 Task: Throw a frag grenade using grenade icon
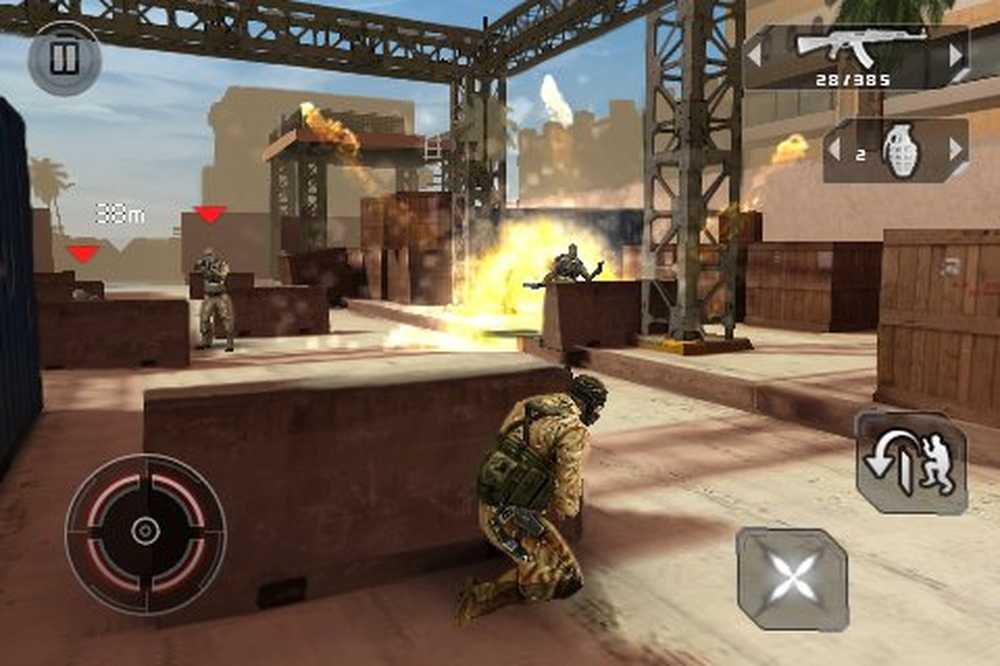901,151
